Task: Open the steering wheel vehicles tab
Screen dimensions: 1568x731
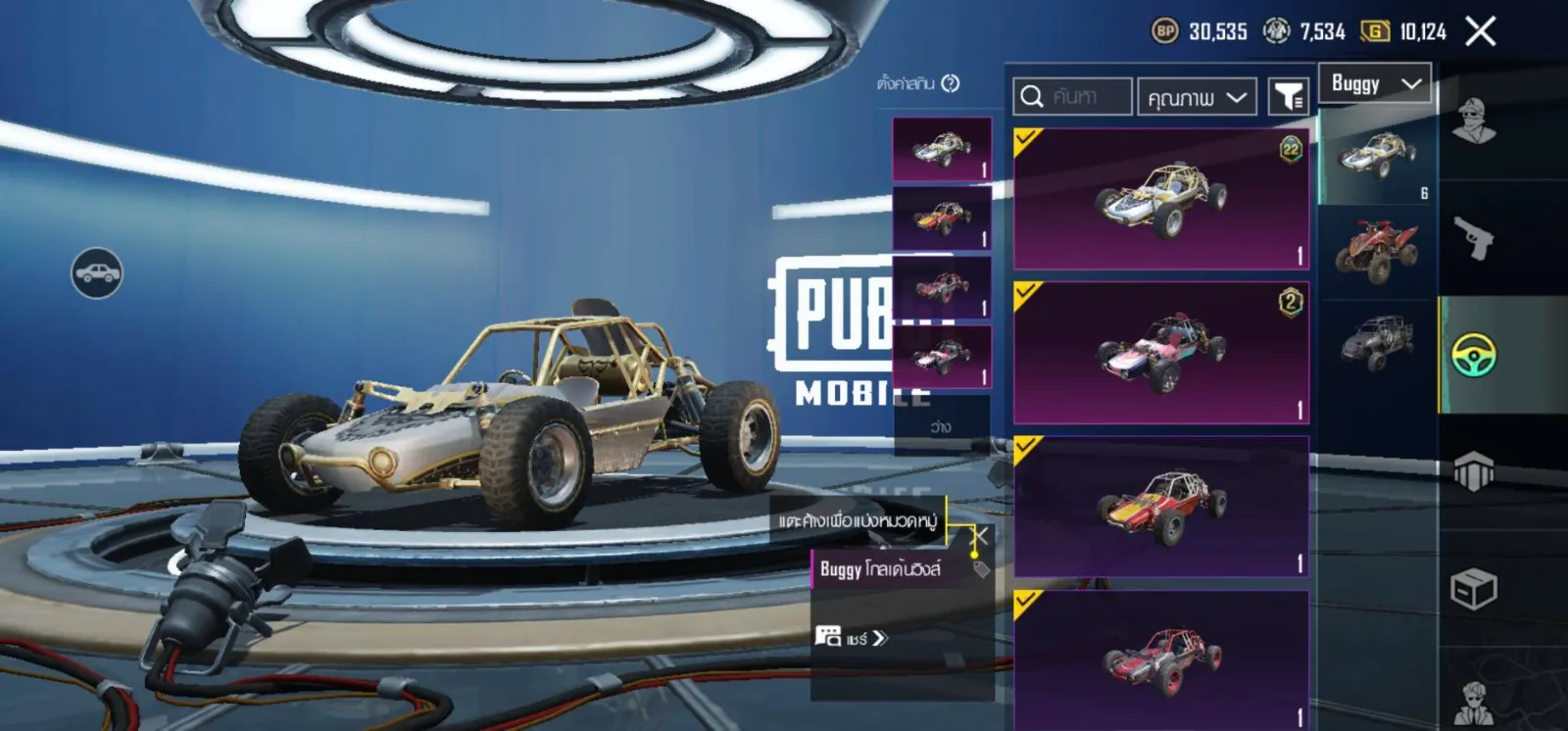Action: [x=1473, y=355]
